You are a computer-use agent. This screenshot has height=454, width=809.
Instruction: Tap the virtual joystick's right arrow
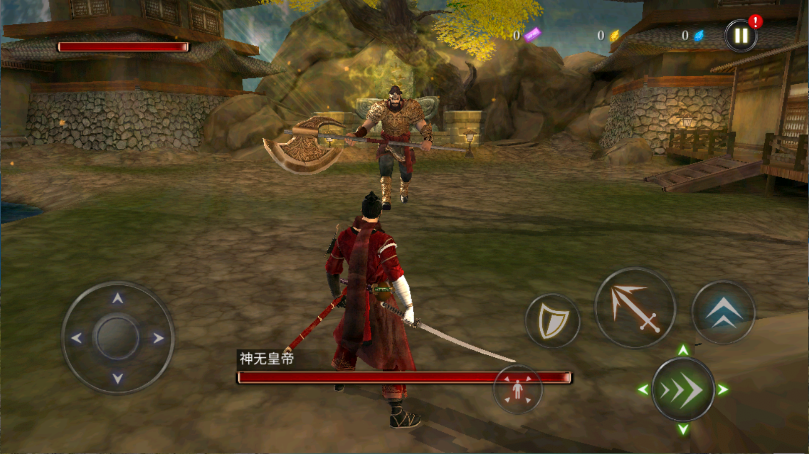pyautogui.click(x=158, y=338)
